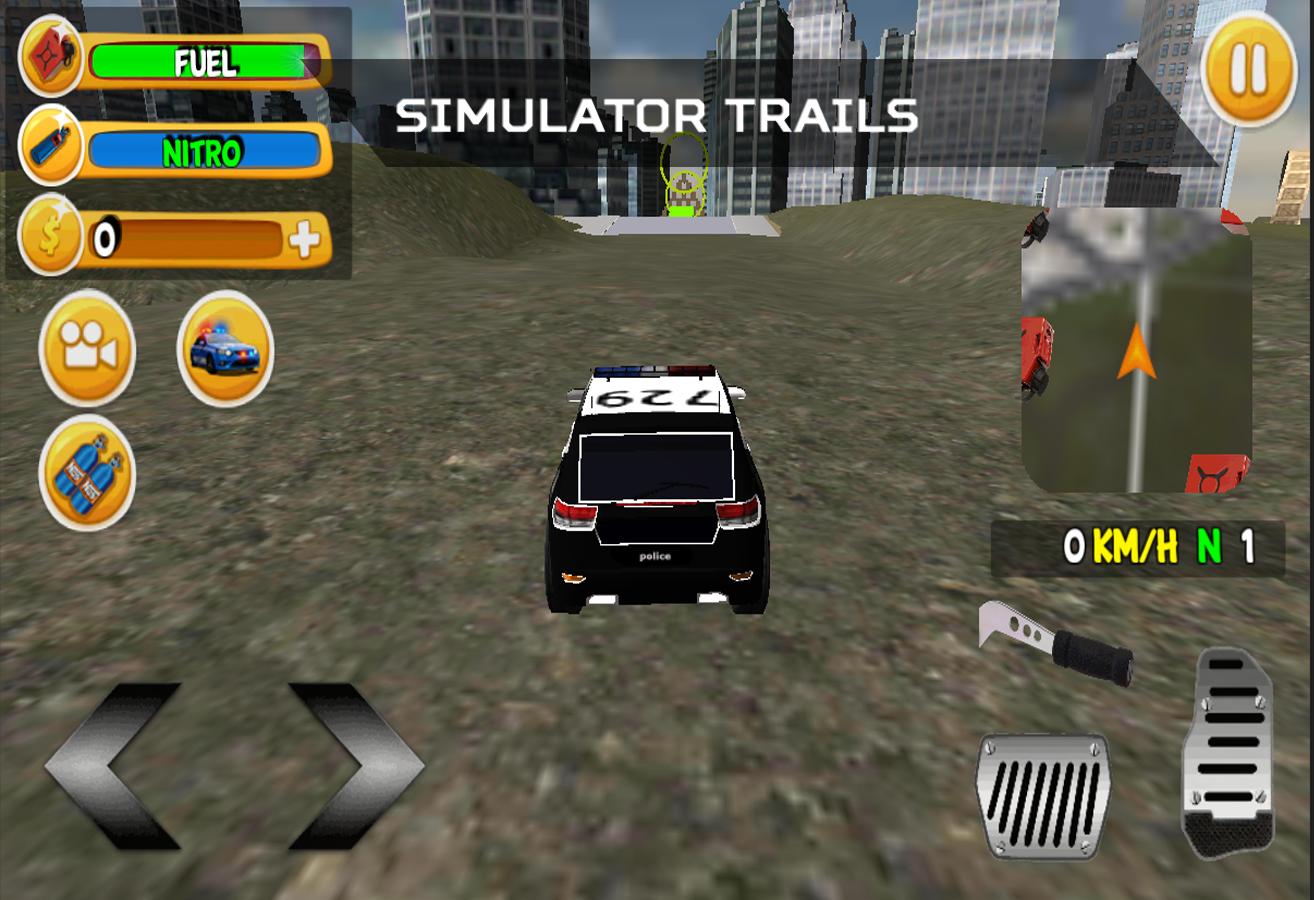This screenshot has height=900, width=1314.
Task: Click the fuel jerrycan icon
Action: coord(50,54)
